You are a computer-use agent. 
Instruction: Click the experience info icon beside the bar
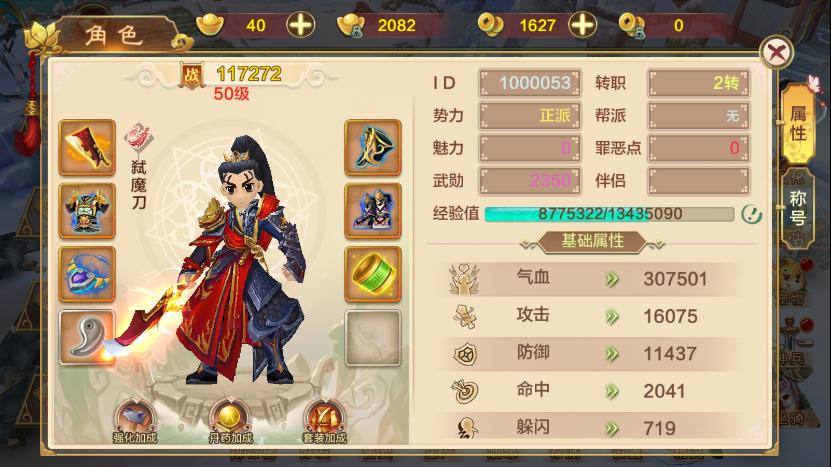click(x=751, y=213)
